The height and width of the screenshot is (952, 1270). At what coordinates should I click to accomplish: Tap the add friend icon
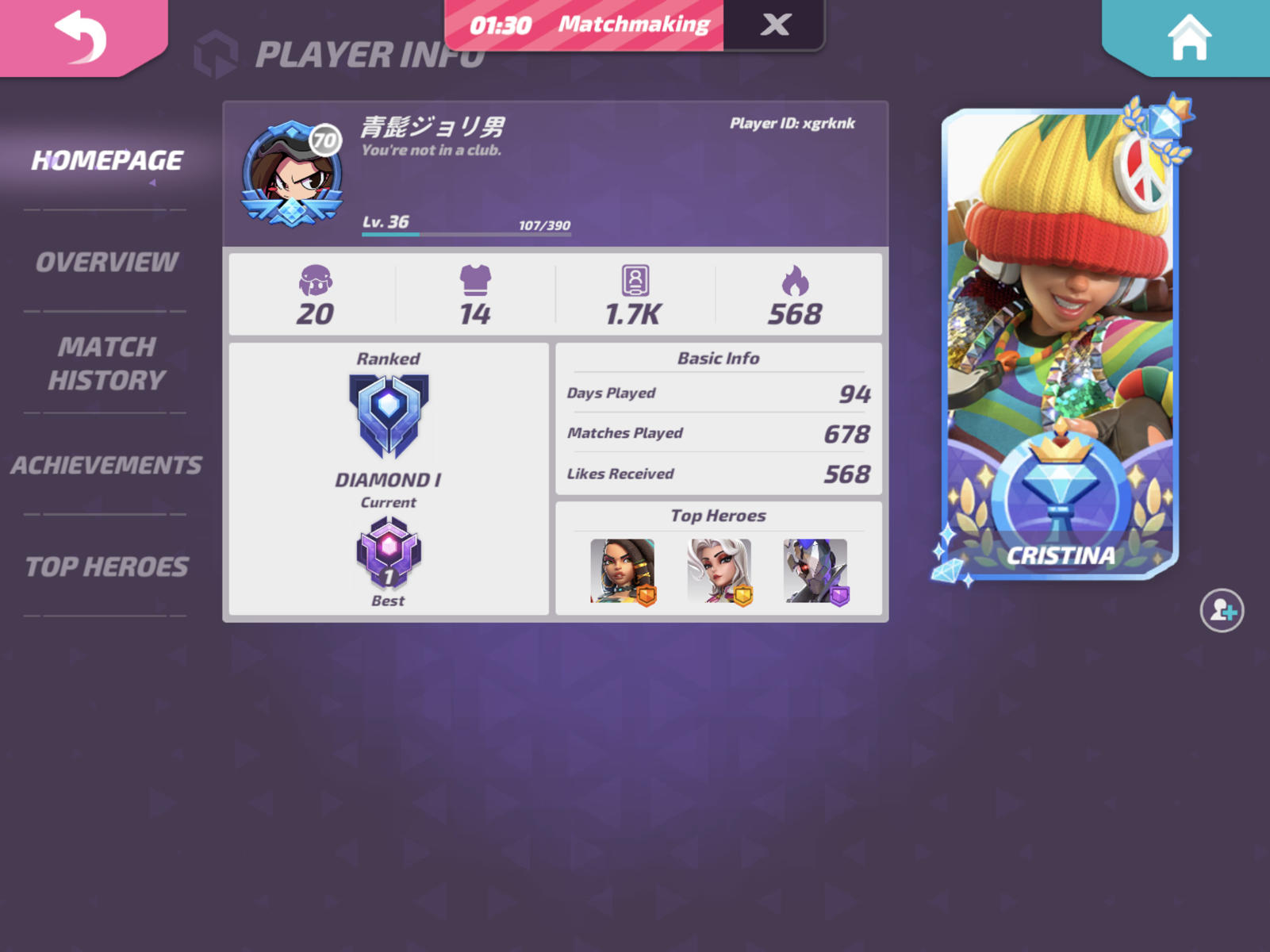[x=1222, y=609]
